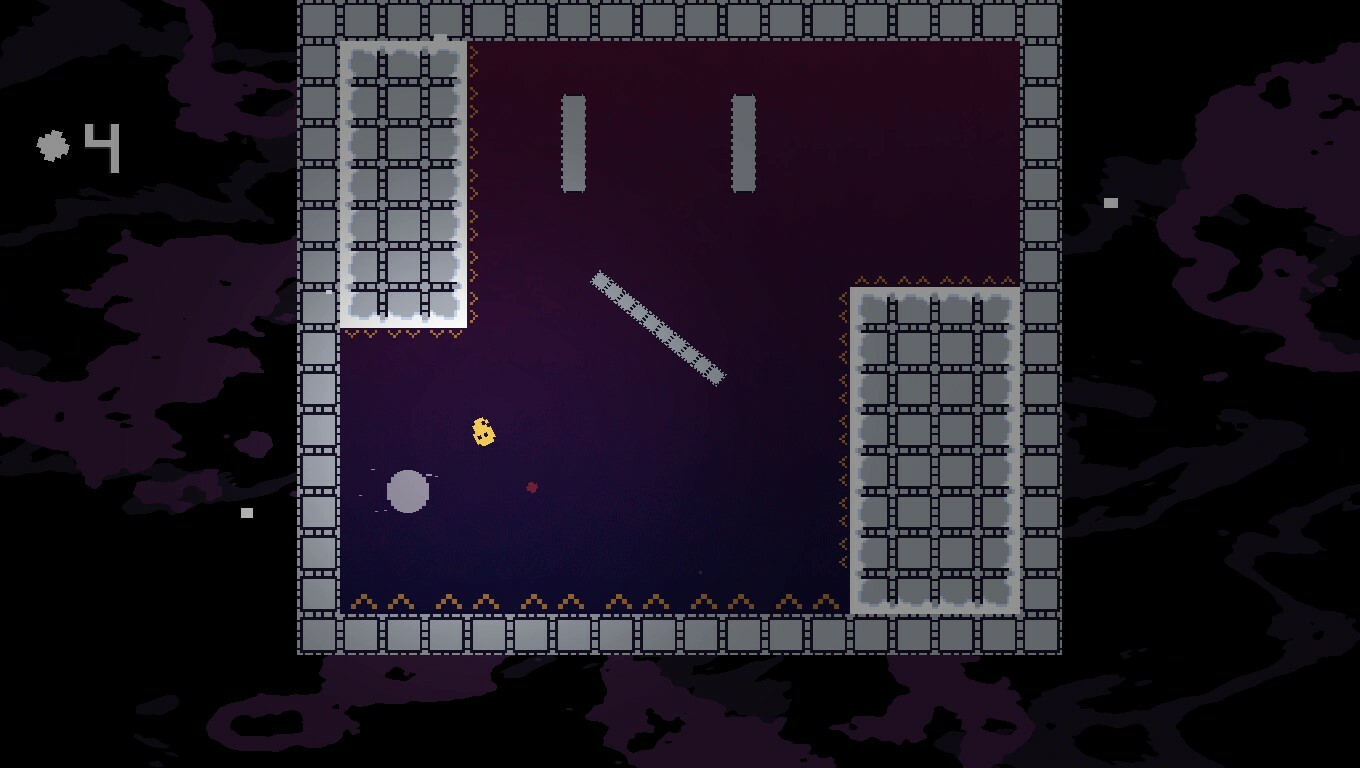Click the left edge wall of the arena
This screenshot has width=1360, height=768.
(x=318, y=400)
